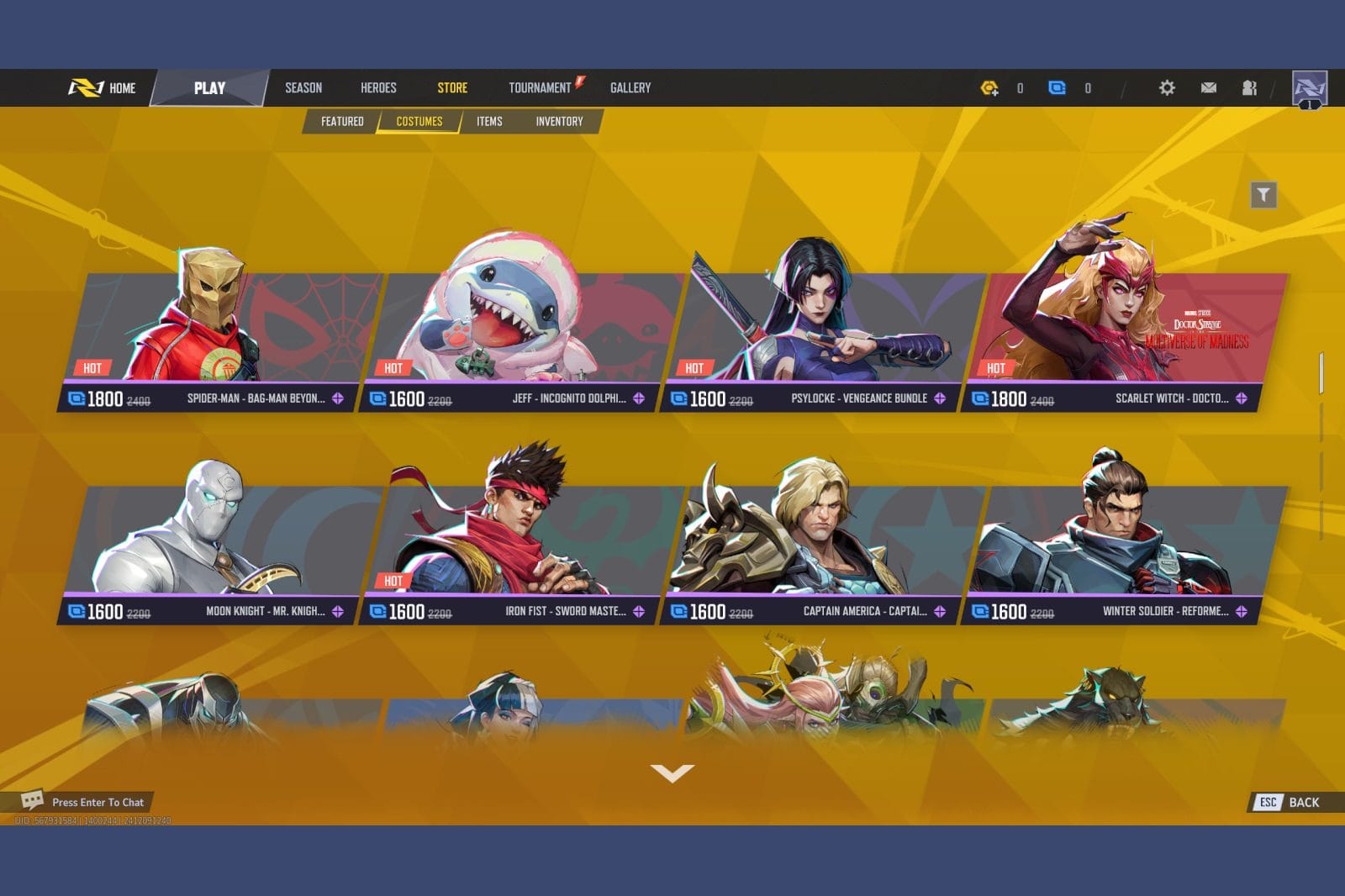Image resolution: width=1345 pixels, height=896 pixels.
Task: Open the settings gear icon
Action: (1167, 87)
